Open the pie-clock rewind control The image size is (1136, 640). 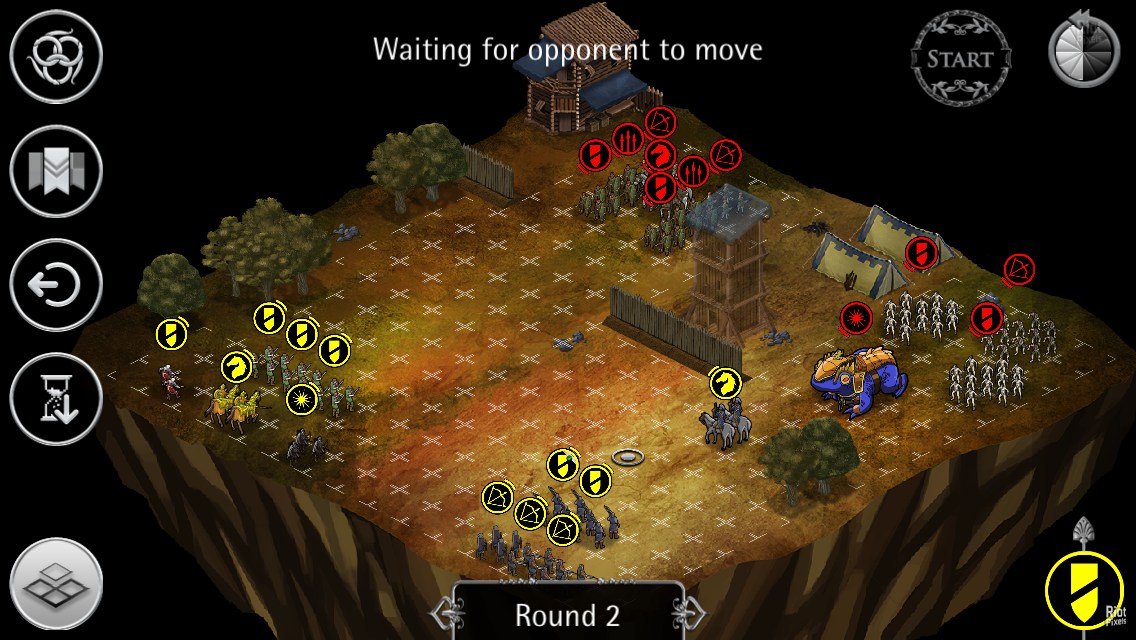pyautogui.click(x=1084, y=50)
